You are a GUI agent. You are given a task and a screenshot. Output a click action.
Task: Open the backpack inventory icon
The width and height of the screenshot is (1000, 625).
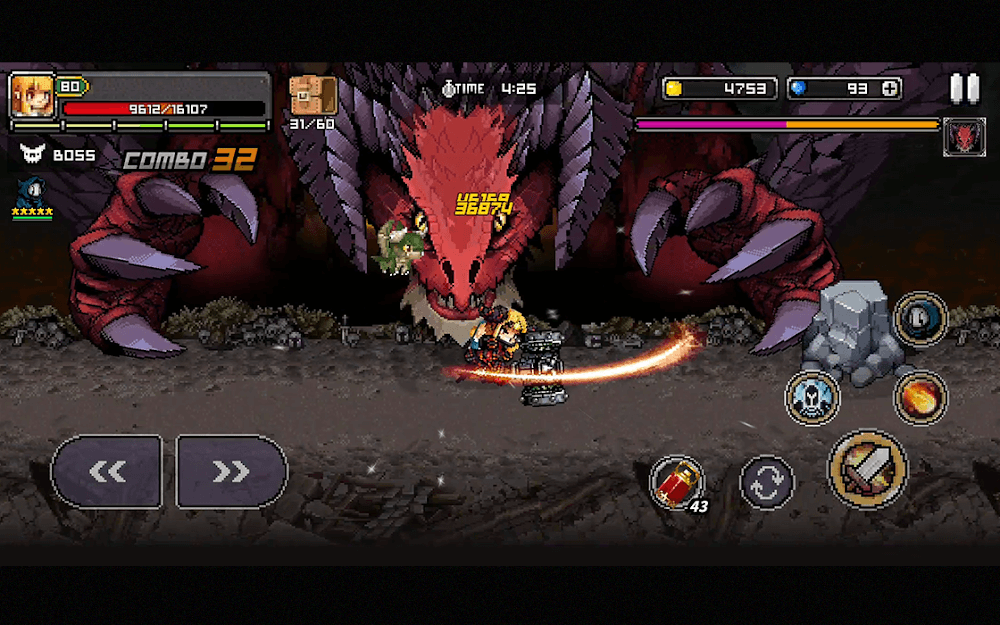point(312,96)
